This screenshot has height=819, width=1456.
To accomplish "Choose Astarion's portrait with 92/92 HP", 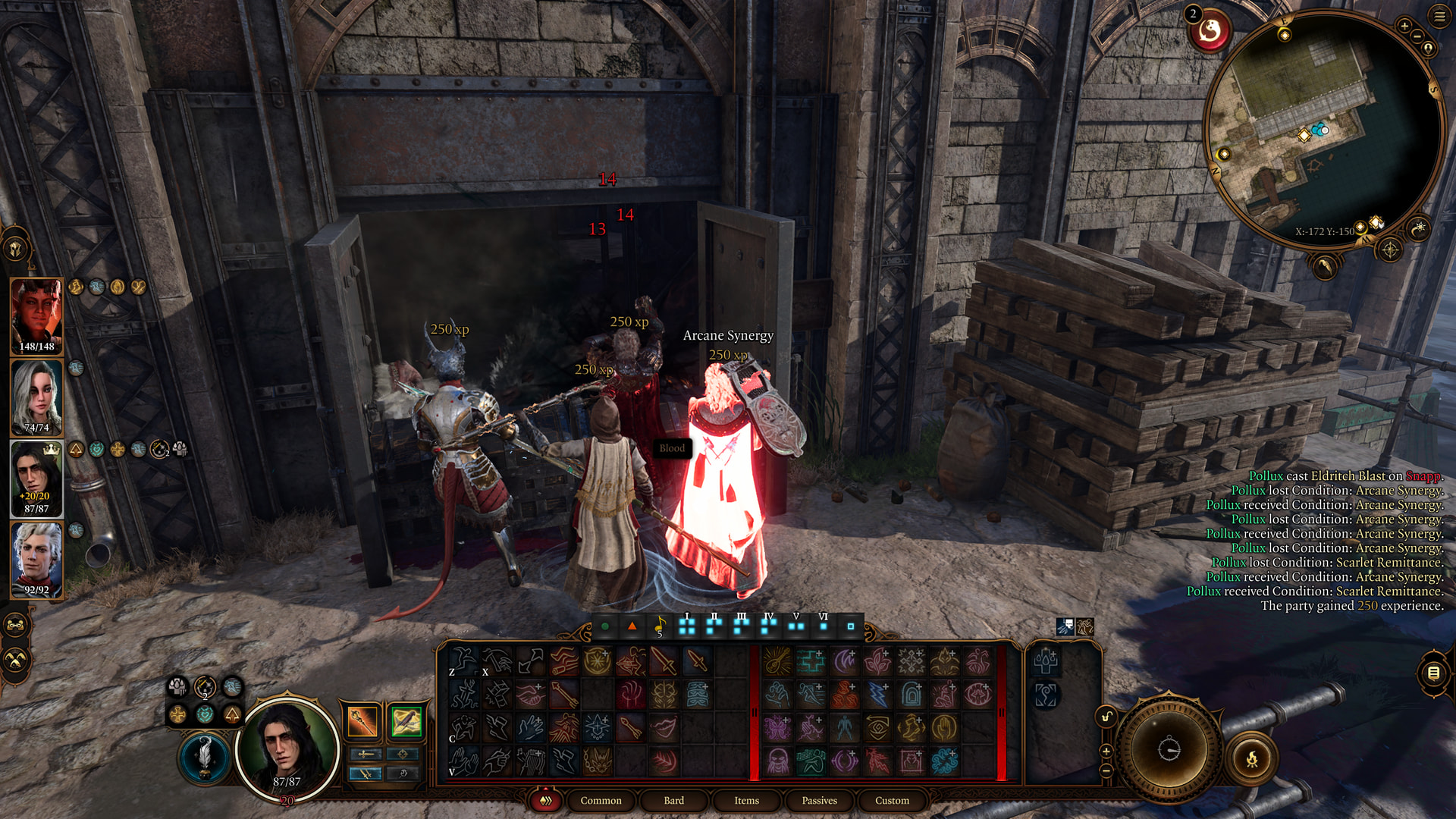I will (36, 560).
